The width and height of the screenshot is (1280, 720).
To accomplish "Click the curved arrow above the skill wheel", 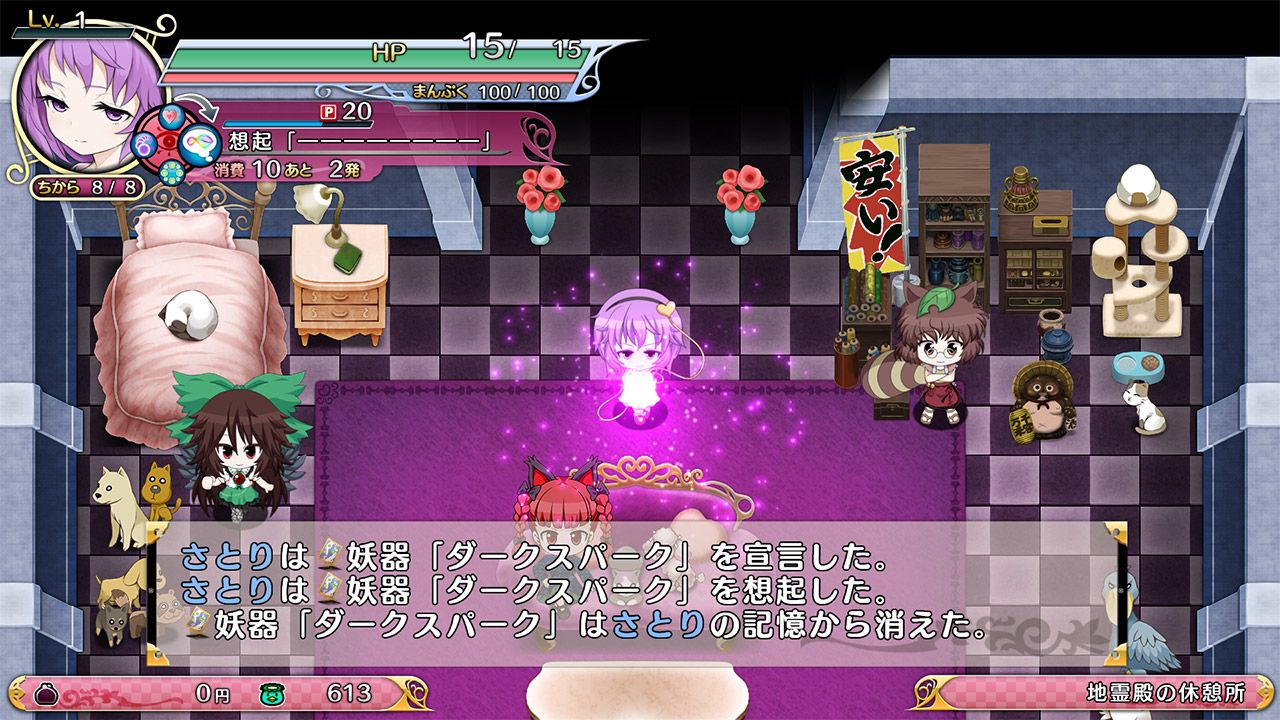I will [196, 108].
